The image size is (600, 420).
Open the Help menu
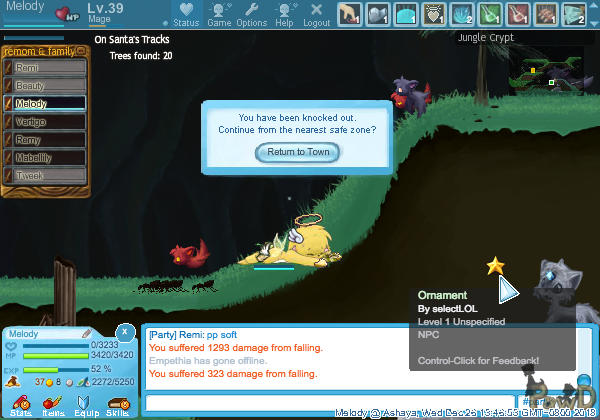click(284, 15)
